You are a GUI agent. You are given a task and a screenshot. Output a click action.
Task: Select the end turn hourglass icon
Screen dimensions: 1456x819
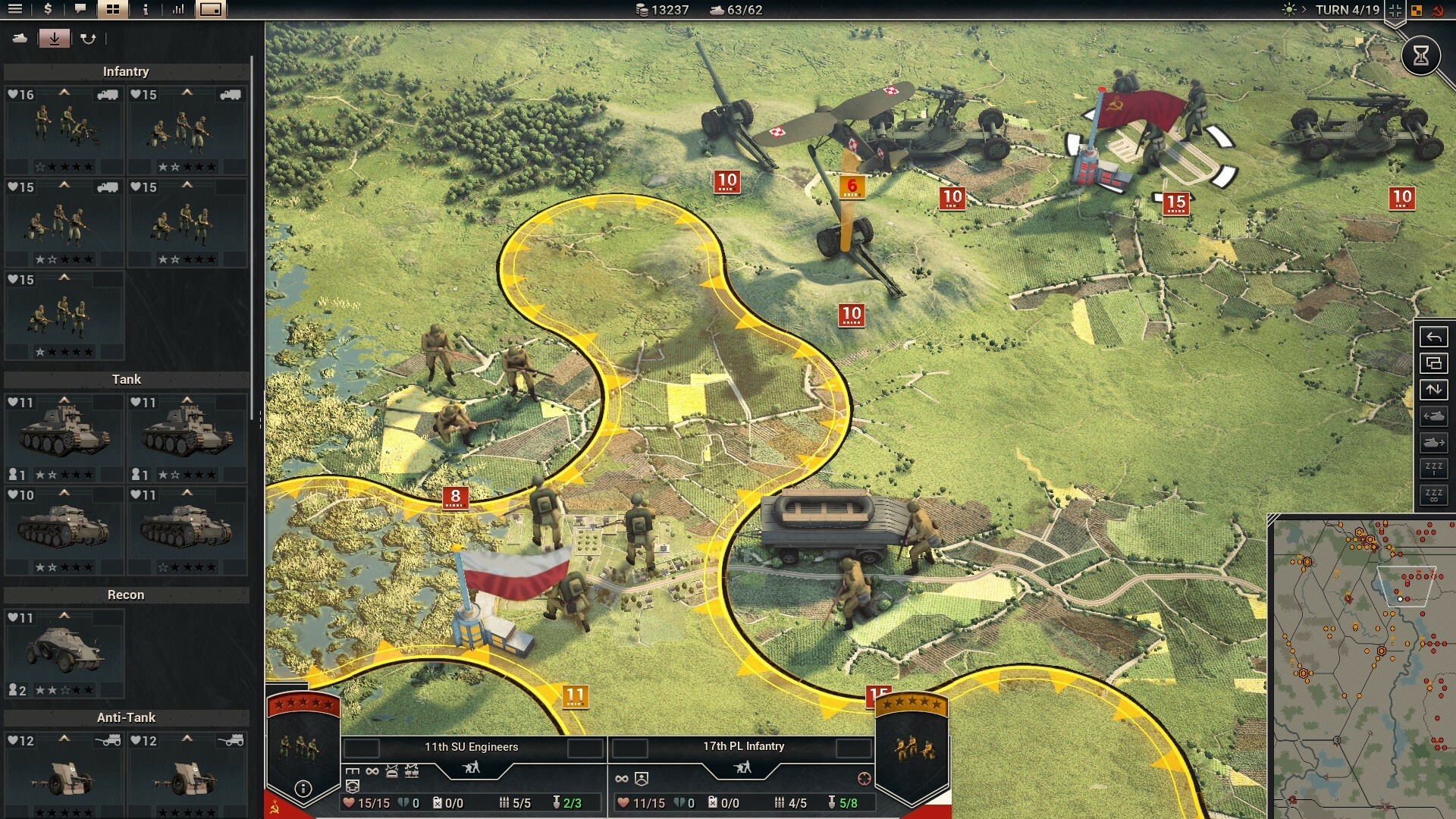(x=1420, y=55)
